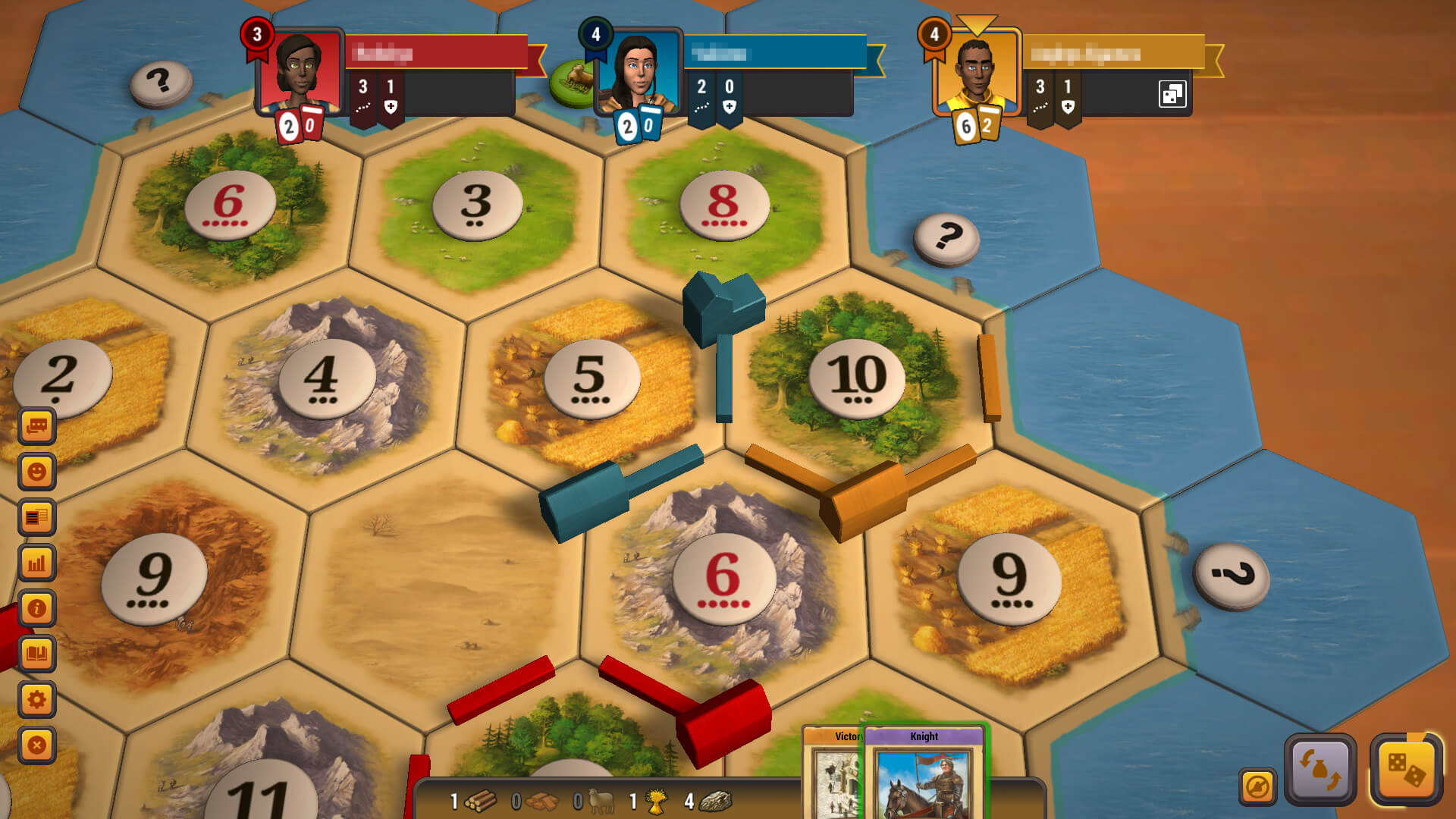Image resolution: width=1456 pixels, height=819 pixels.
Task: Roll the dice
Action: 1405,769
